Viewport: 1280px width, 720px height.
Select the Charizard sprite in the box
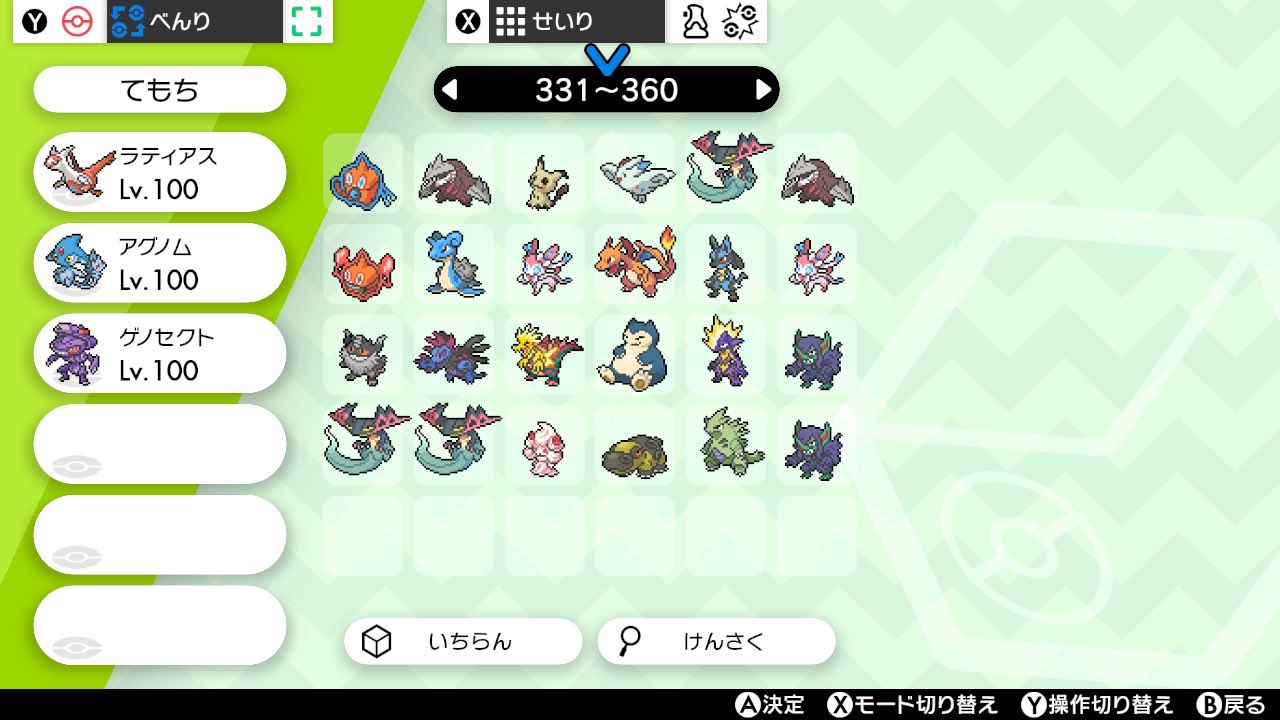[x=635, y=263]
